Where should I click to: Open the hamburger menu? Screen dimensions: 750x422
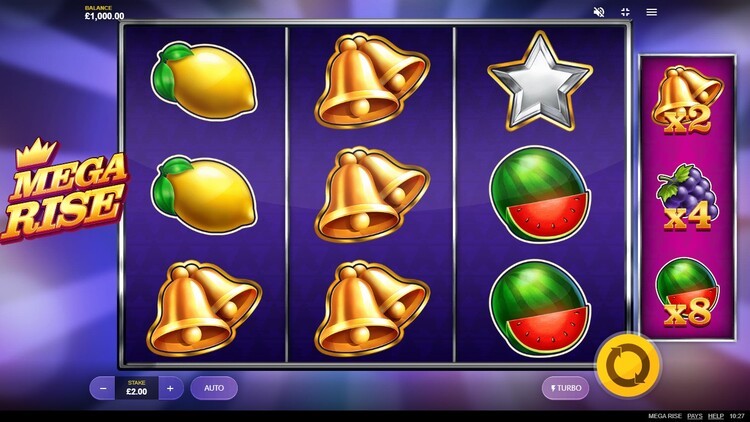(652, 12)
